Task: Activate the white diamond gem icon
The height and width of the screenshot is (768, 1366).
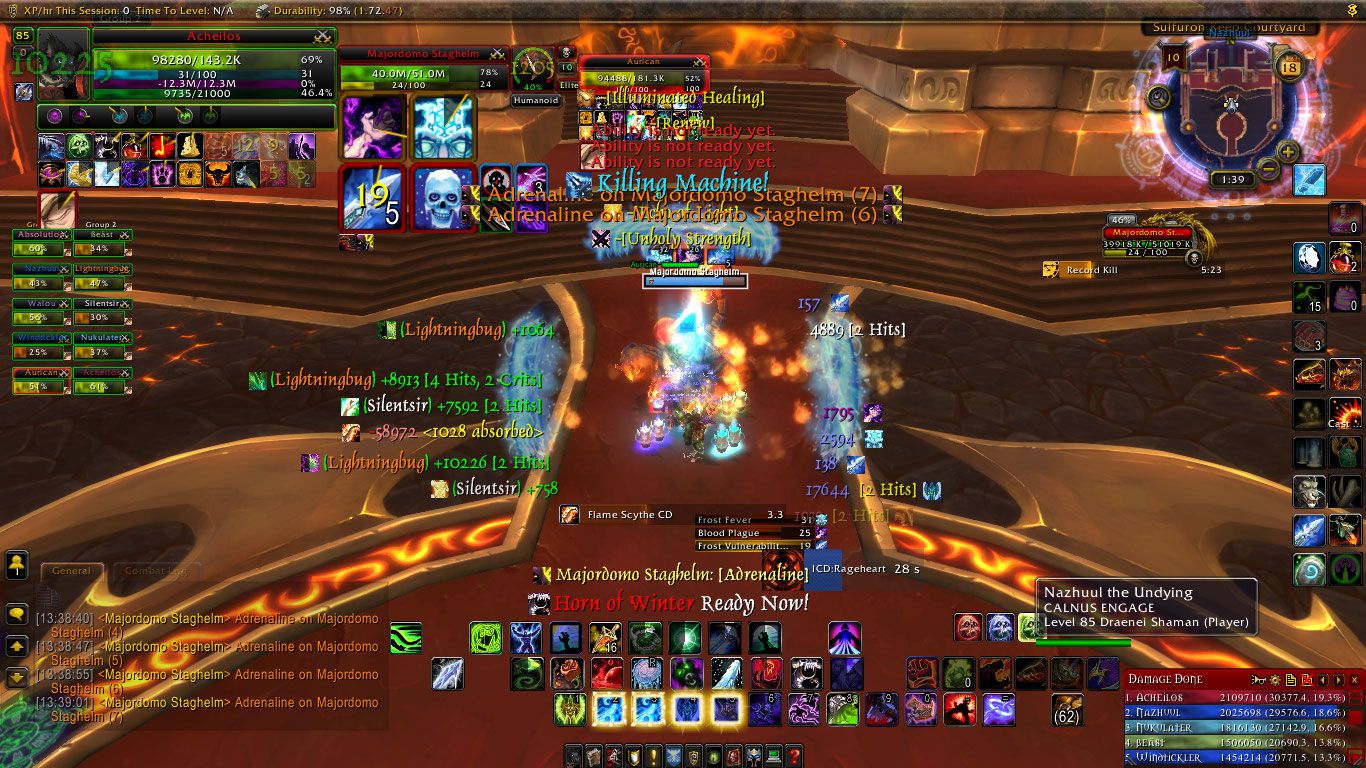Action: (x=1309, y=257)
